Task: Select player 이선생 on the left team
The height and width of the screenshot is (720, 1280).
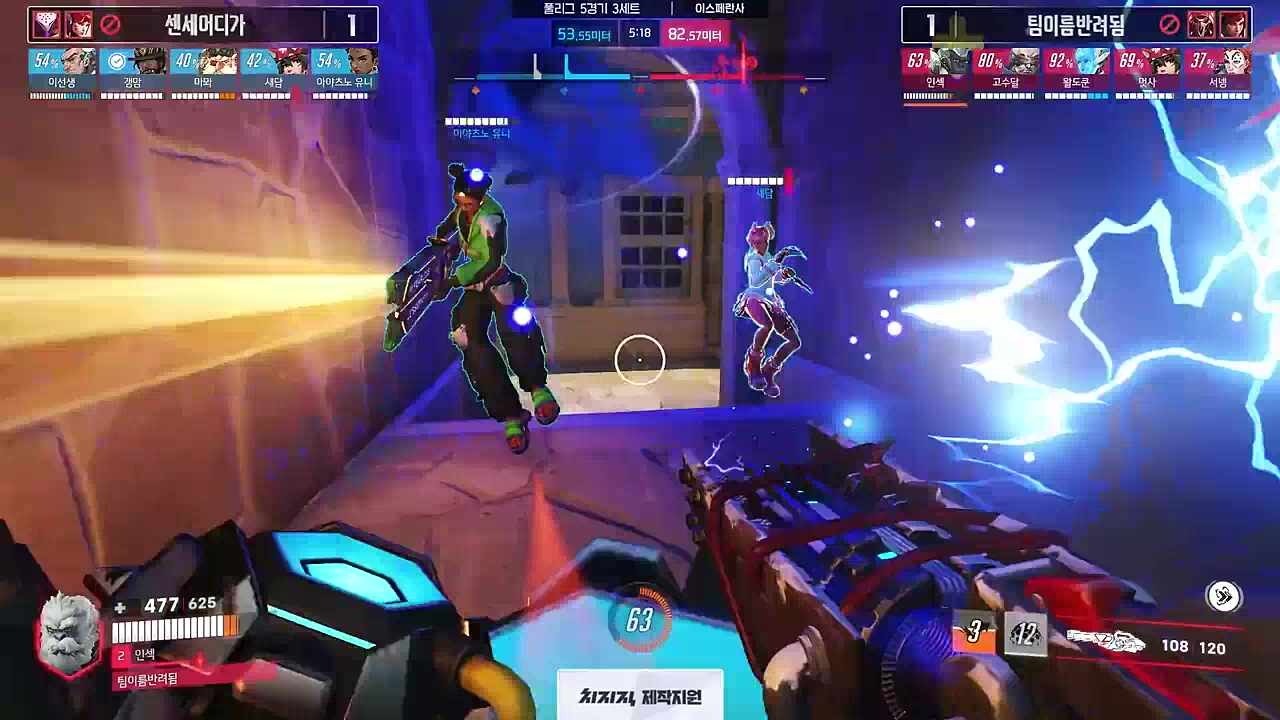Action: tap(62, 70)
